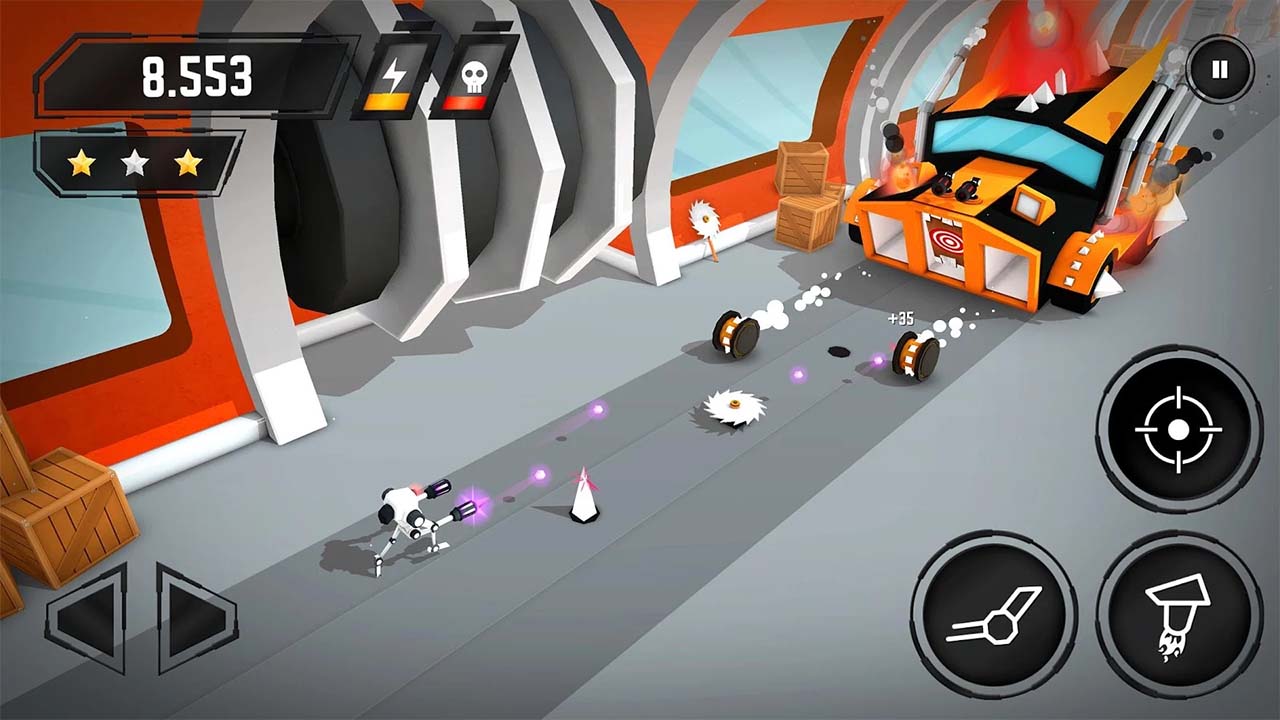Viewport: 1280px width, 720px height.
Task: Click the orange boss truck's target decal
Action: 949,240
